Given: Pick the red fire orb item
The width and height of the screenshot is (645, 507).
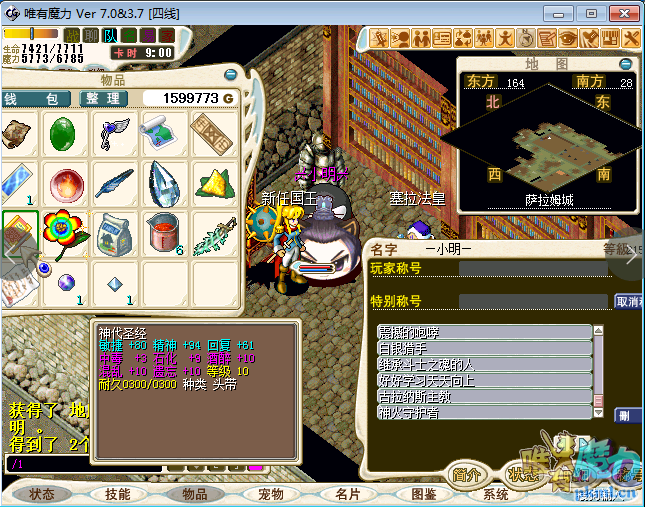Looking at the screenshot, I should point(66,184).
